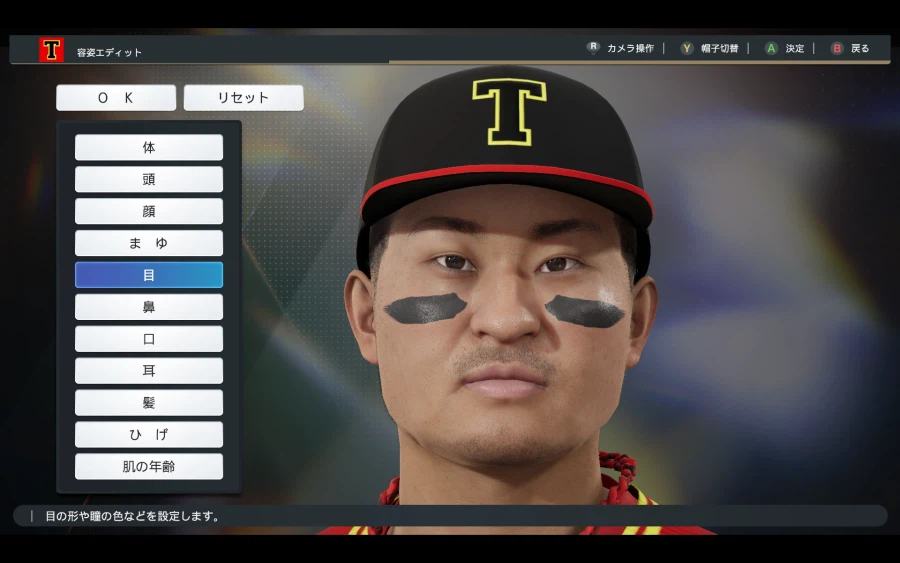Click the リセット reset button
900x563 pixels.
click(x=244, y=98)
